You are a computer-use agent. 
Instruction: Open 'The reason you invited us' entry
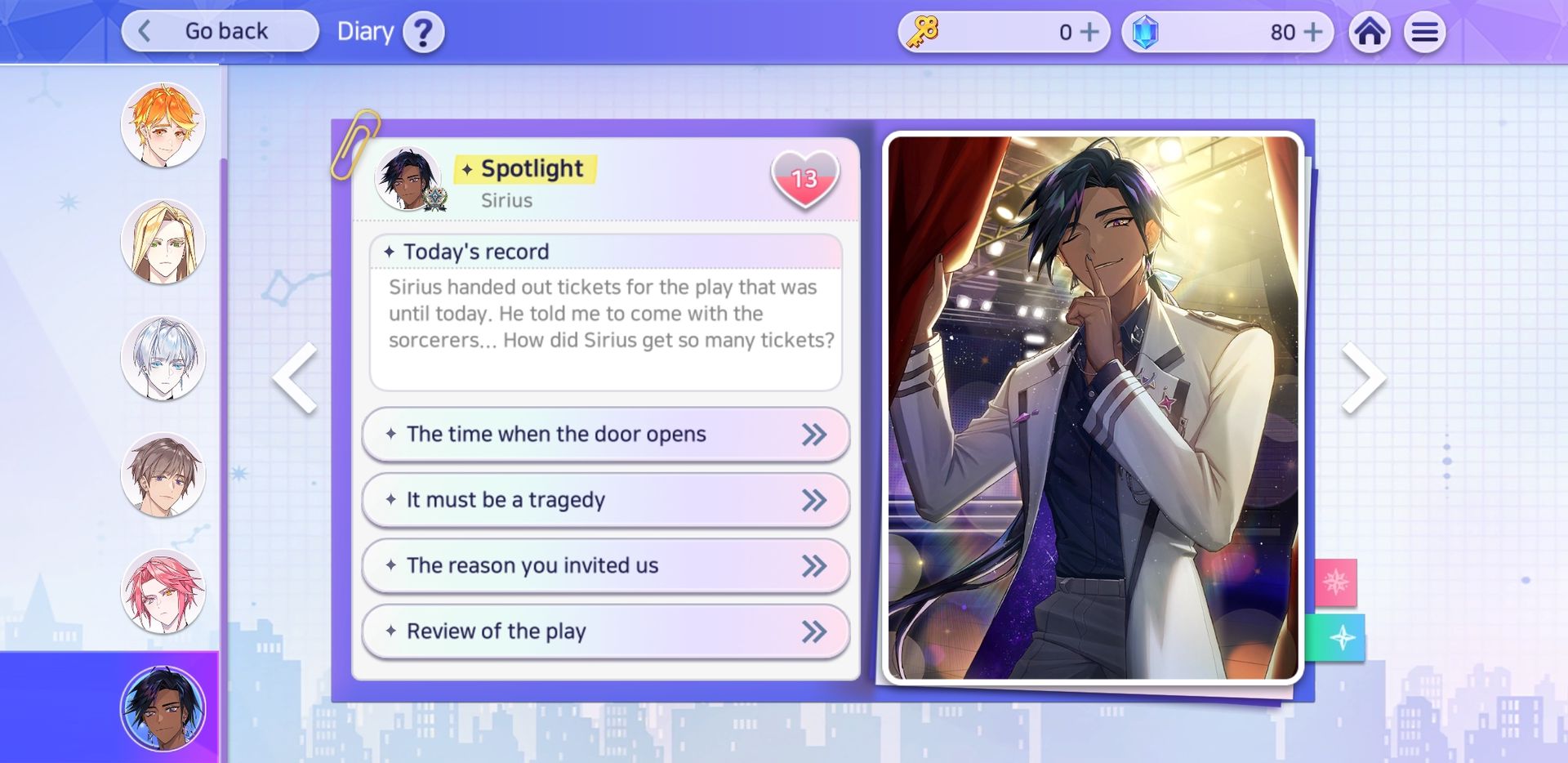click(x=605, y=565)
